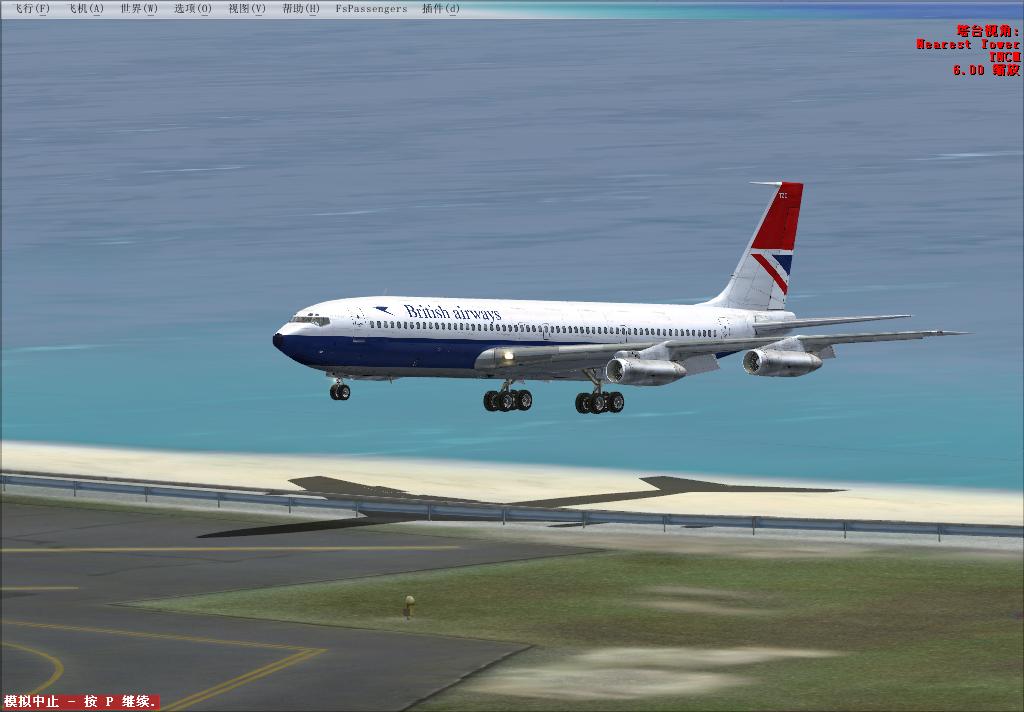Open the 飞机(A) Aircraft menu

pyautogui.click(x=85, y=9)
